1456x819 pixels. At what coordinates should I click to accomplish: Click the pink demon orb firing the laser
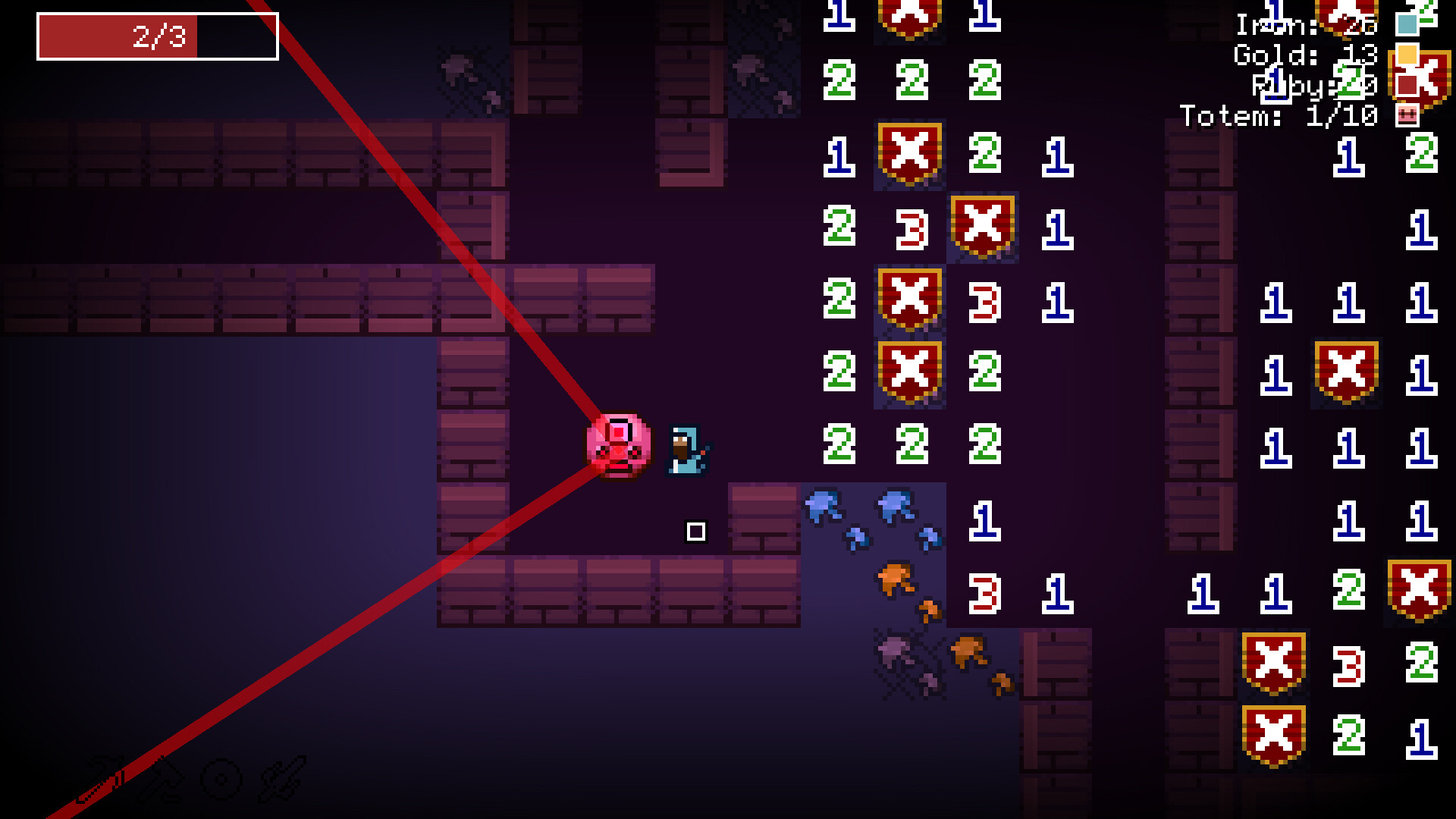click(617, 447)
